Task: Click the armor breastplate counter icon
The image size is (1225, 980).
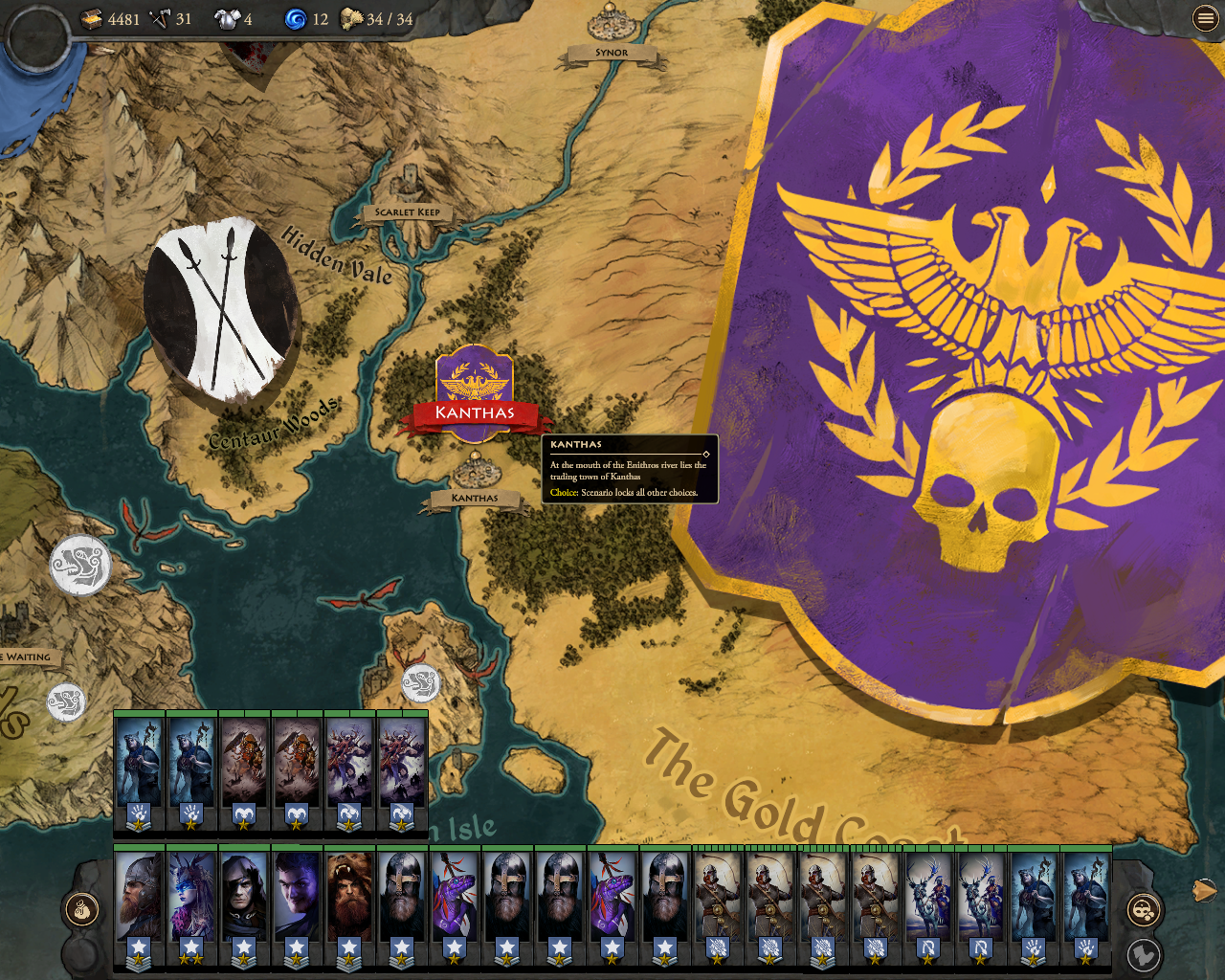Action: [x=226, y=16]
